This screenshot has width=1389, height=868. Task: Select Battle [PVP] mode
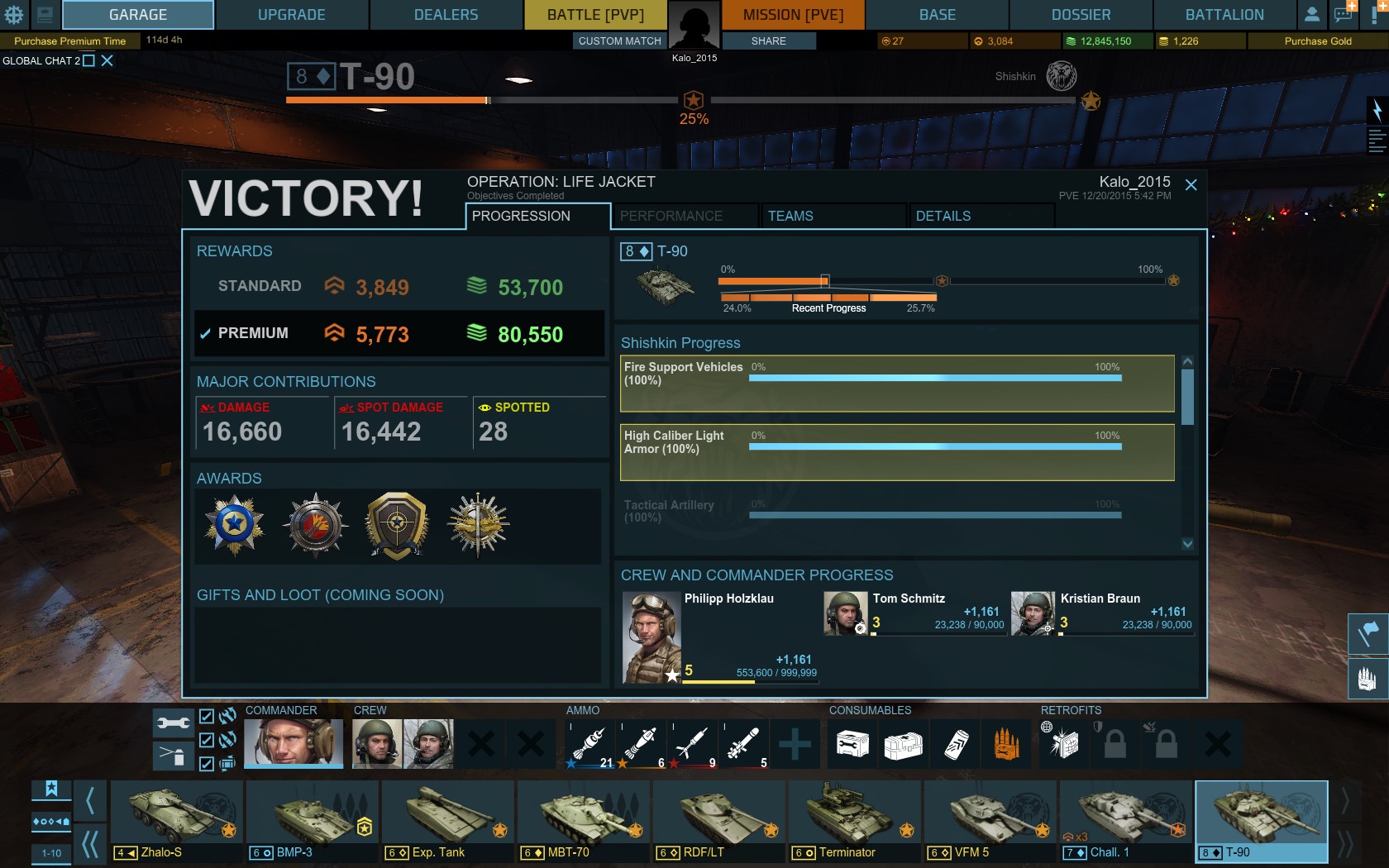595,15
